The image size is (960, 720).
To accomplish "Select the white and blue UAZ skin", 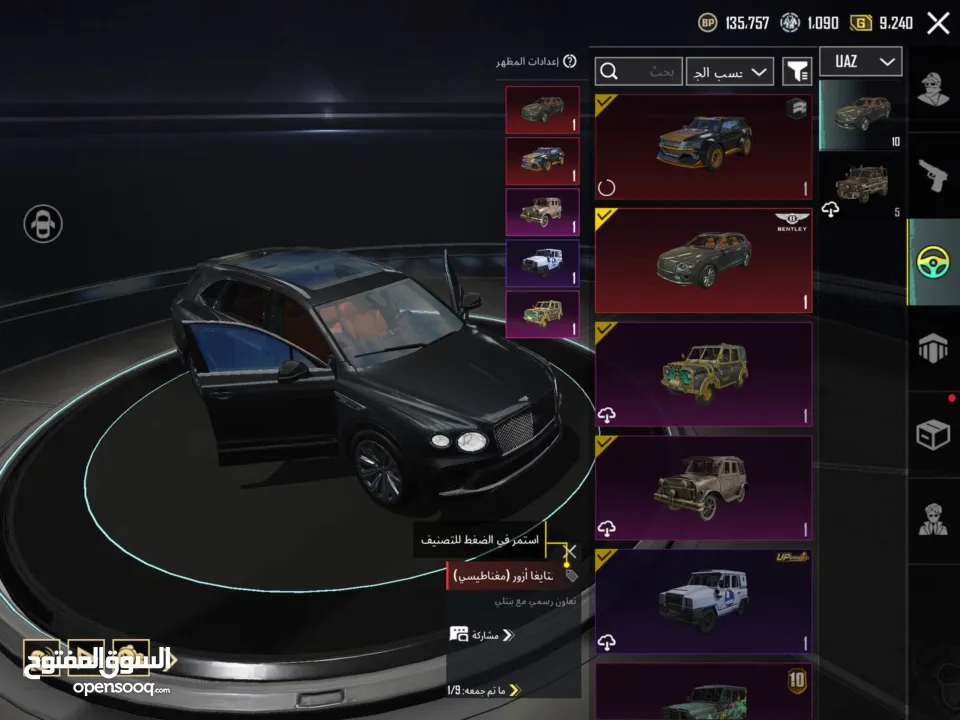I will [703, 601].
